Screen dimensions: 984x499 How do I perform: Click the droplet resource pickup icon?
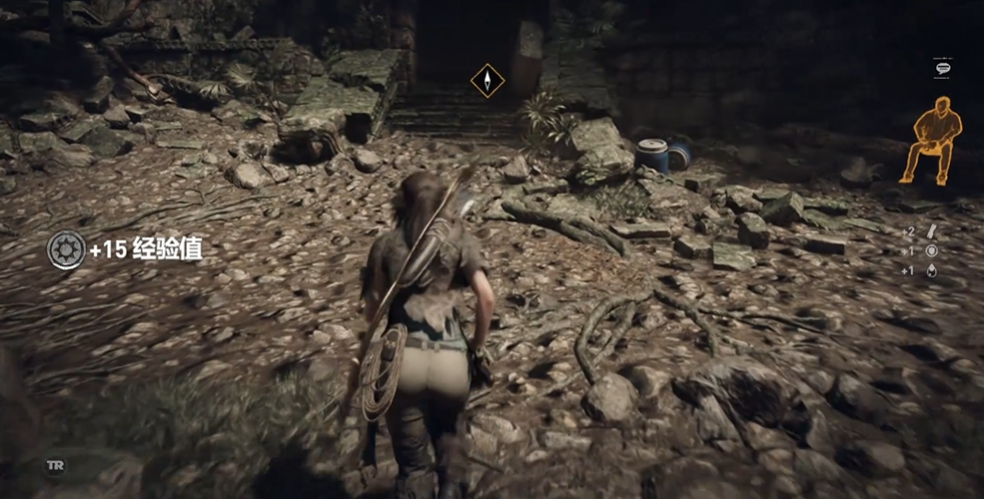[x=932, y=270]
